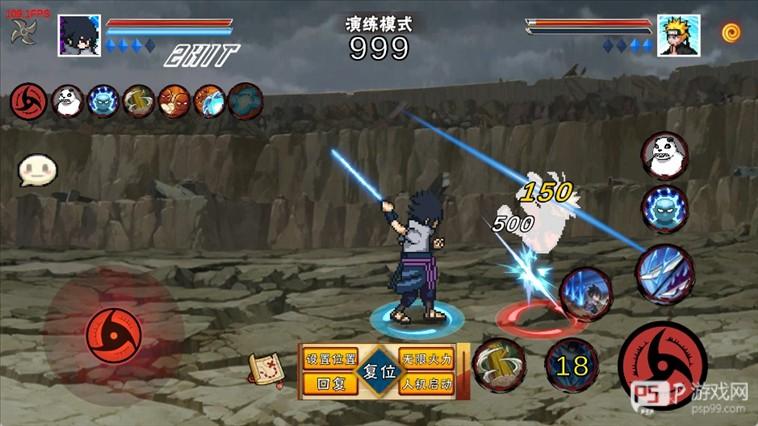Open the treasure map scroll icon

[263, 369]
